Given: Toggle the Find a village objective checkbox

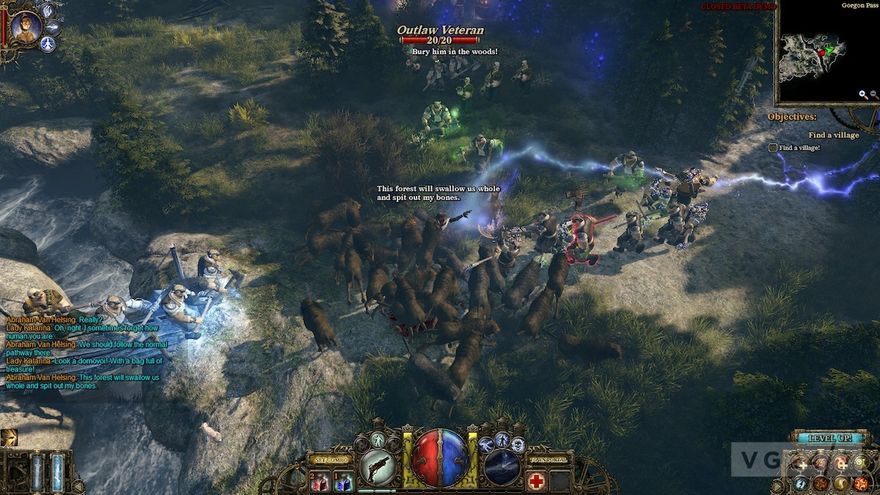Looking at the screenshot, I should click(x=773, y=148).
